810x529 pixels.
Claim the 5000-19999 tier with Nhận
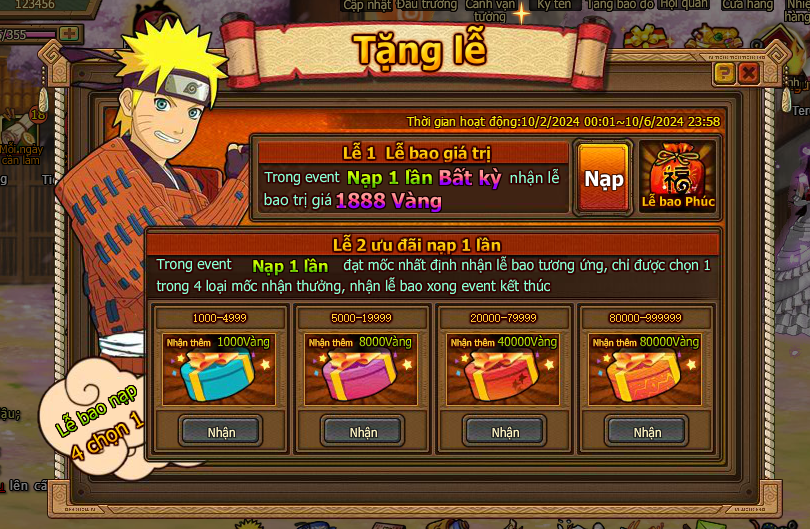[363, 432]
